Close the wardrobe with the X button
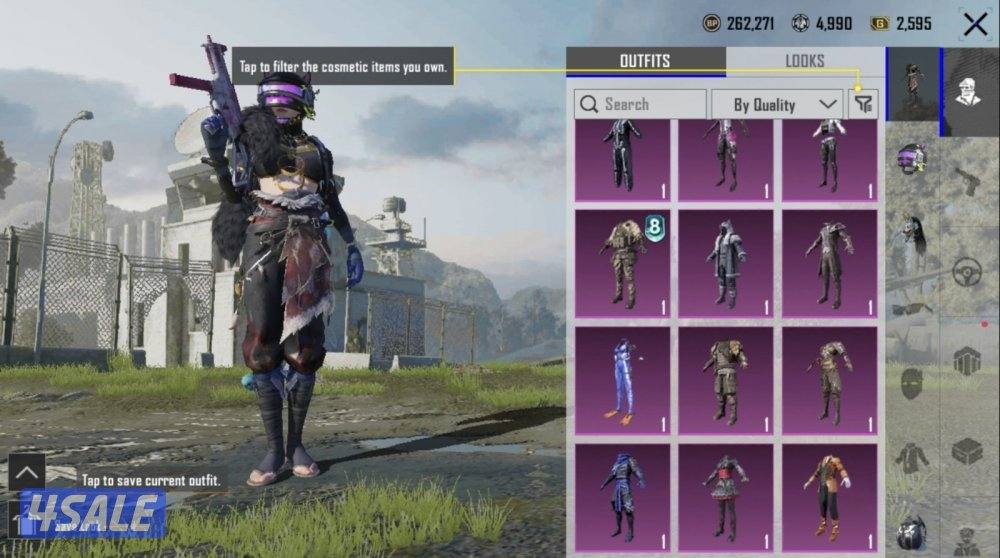1000x558 pixels. click(975, 24)
